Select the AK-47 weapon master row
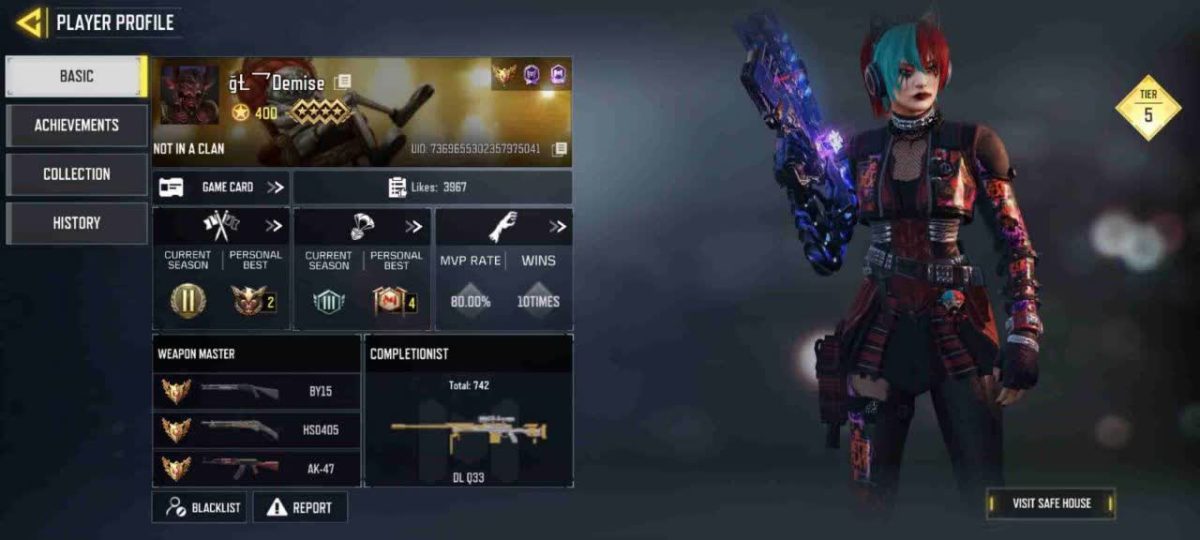Screen dimensions: 1200x540 256,468
